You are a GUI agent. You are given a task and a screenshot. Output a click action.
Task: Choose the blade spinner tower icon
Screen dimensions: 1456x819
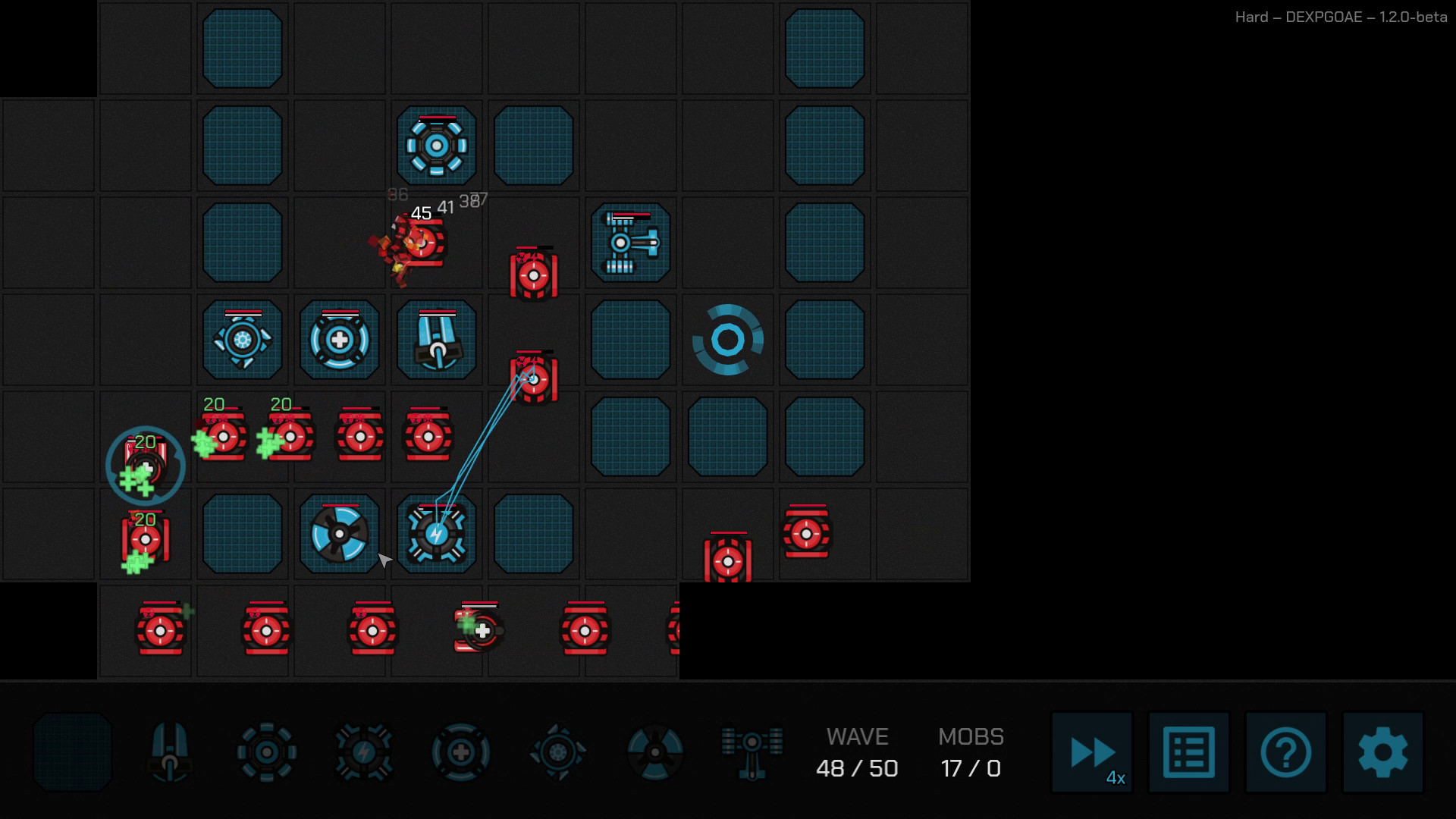click(x=558, y=751)
